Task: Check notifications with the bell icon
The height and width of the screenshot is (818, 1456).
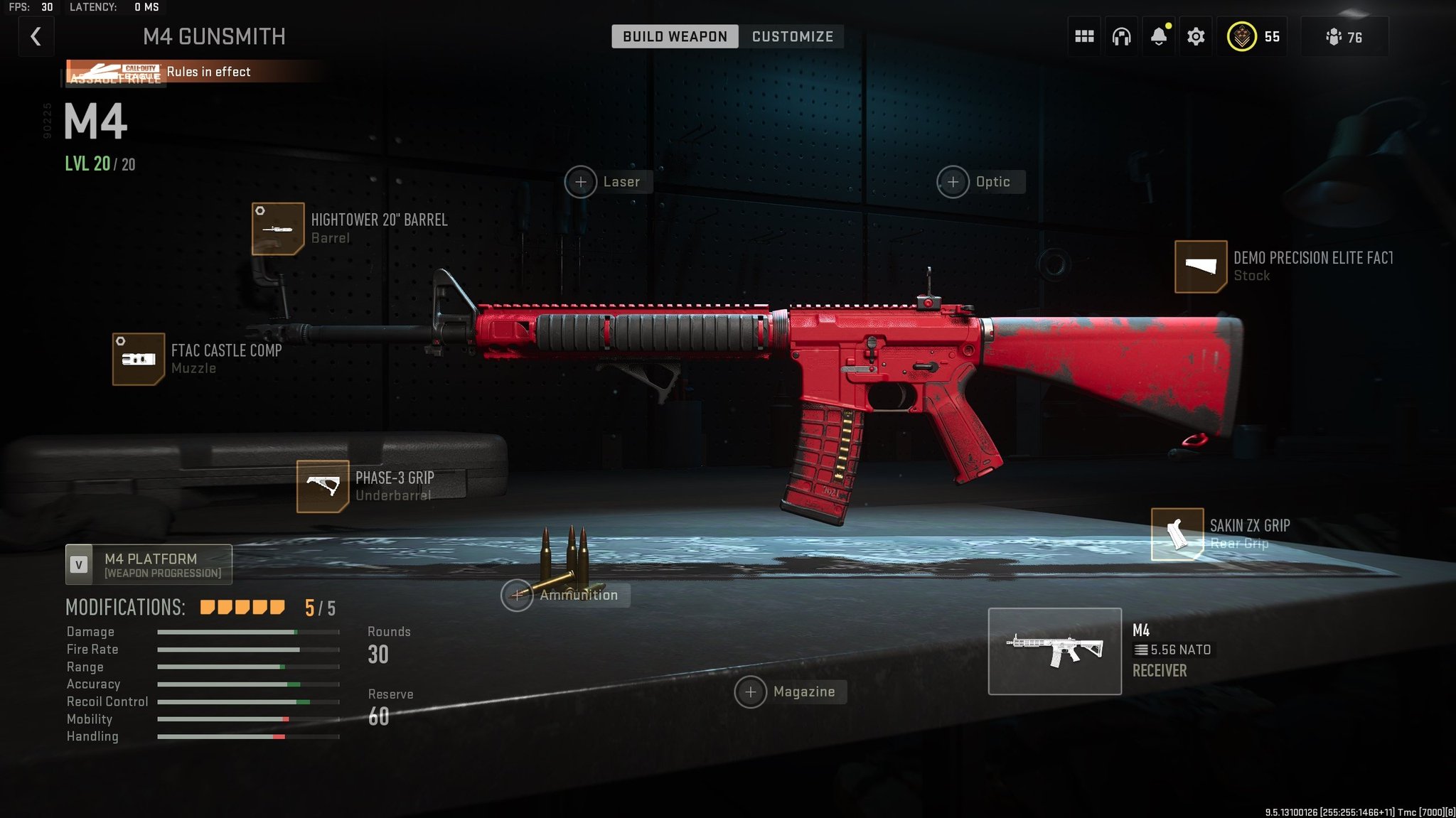Action: pyautogui.click(x=1158, y=36)
